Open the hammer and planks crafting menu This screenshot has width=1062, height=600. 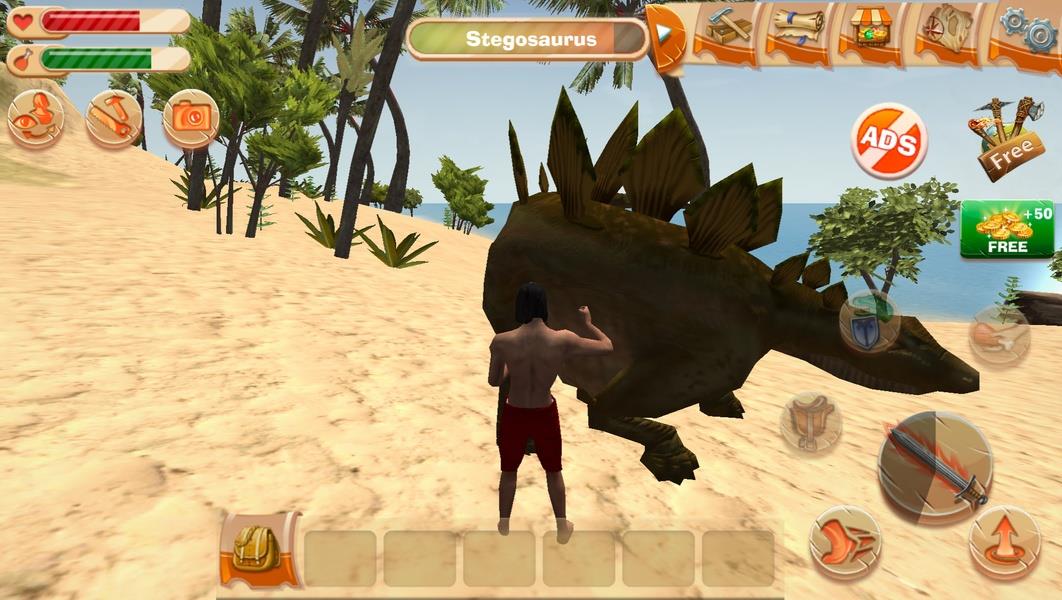pos(729,30)
